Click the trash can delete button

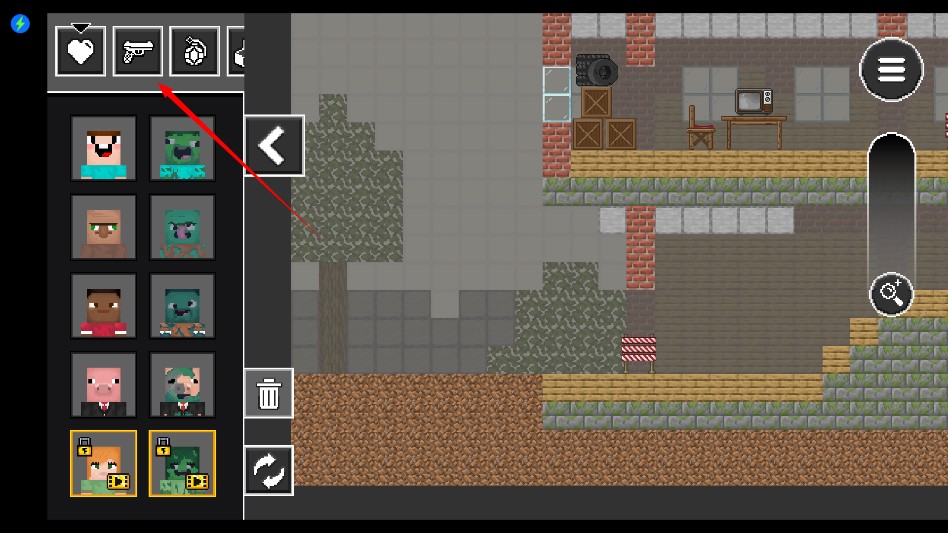(269, 393)
